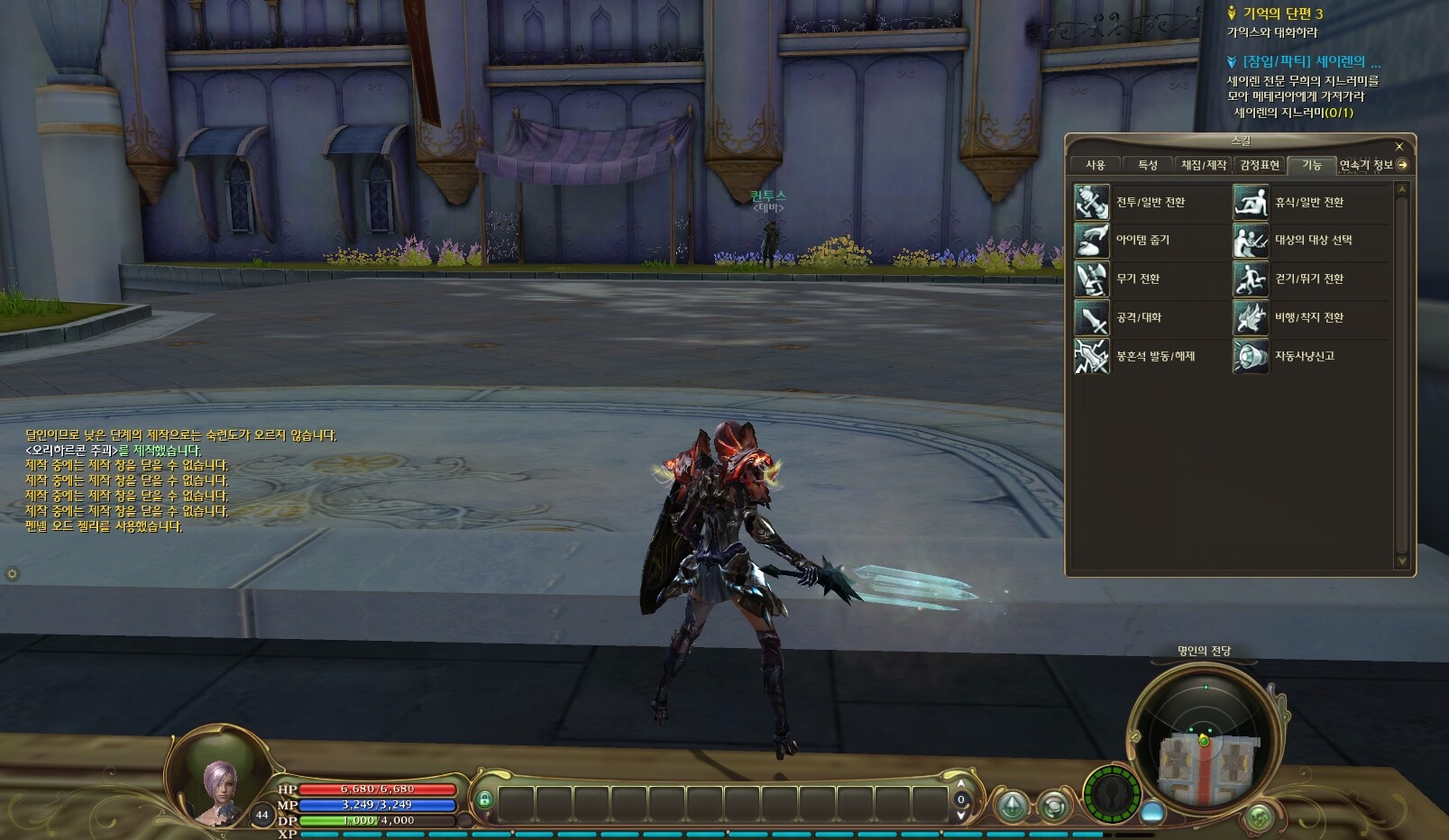Activate the 휴식/일반 전환 rest icon
Image resolution: width=1449 pixels, height=840 pixels.
tap(1250, 202)
